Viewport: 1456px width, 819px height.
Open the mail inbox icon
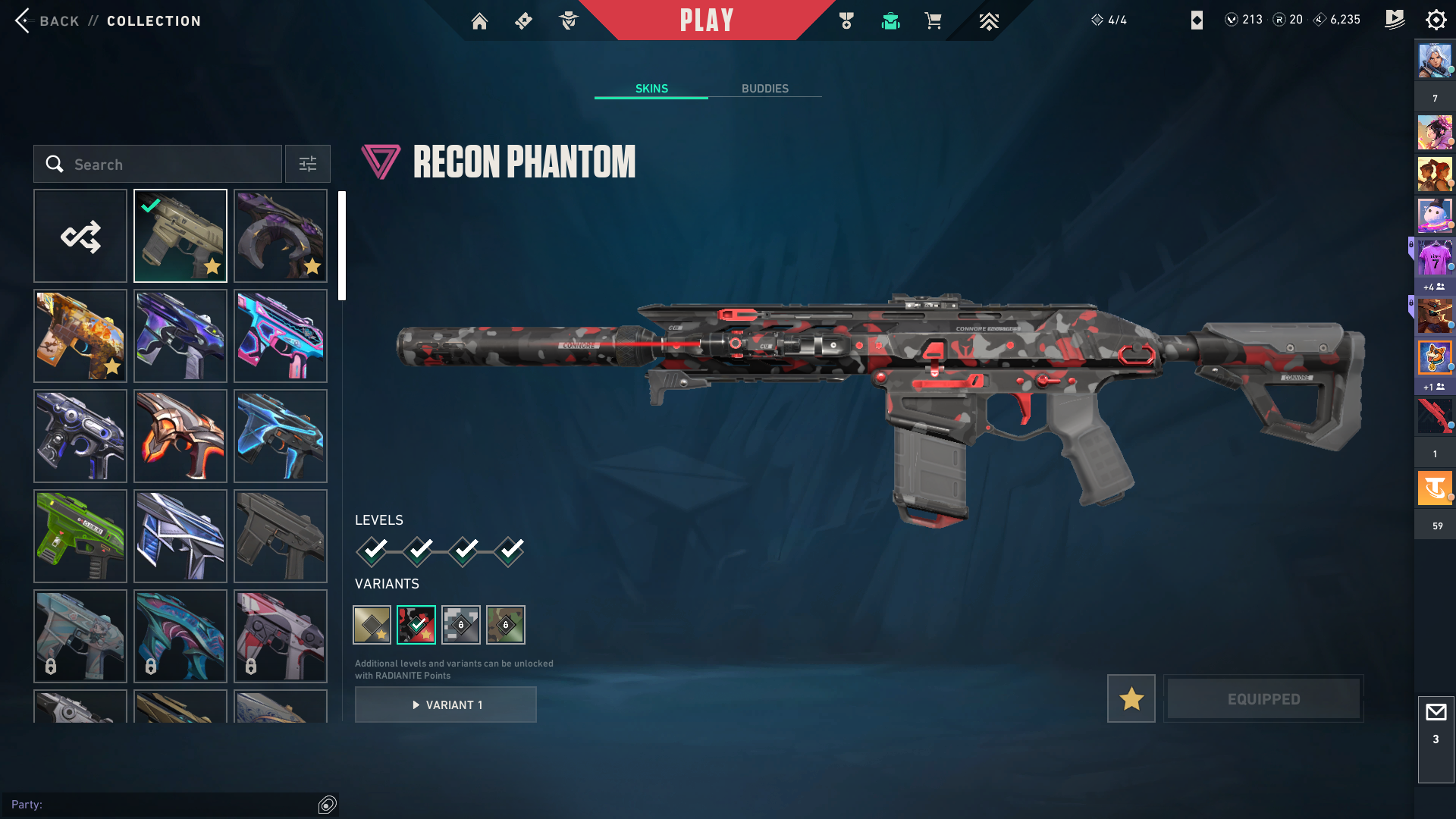point(1436,713)
